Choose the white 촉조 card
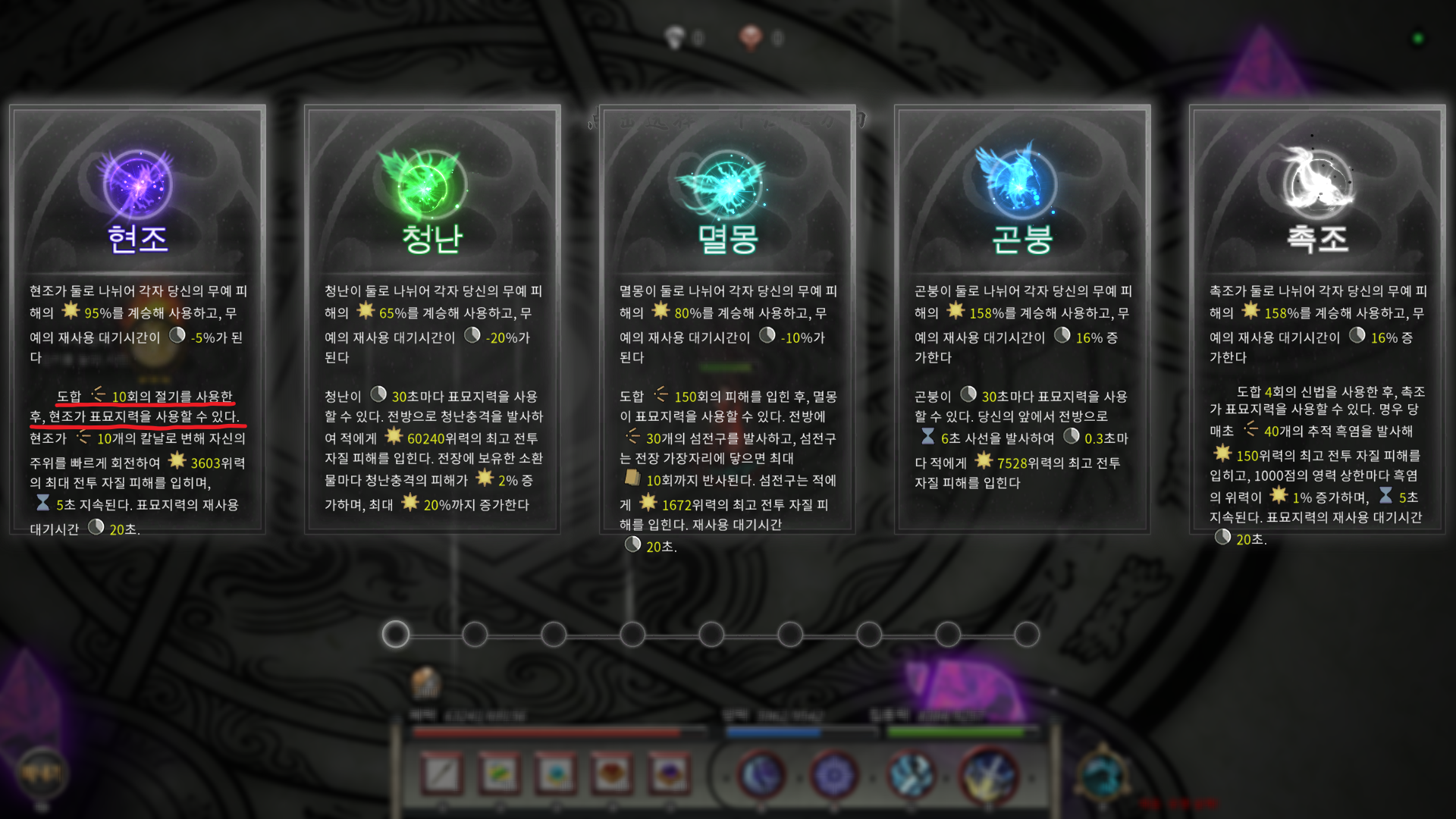Viewport: 1456px width, 819px height. 1317,318
